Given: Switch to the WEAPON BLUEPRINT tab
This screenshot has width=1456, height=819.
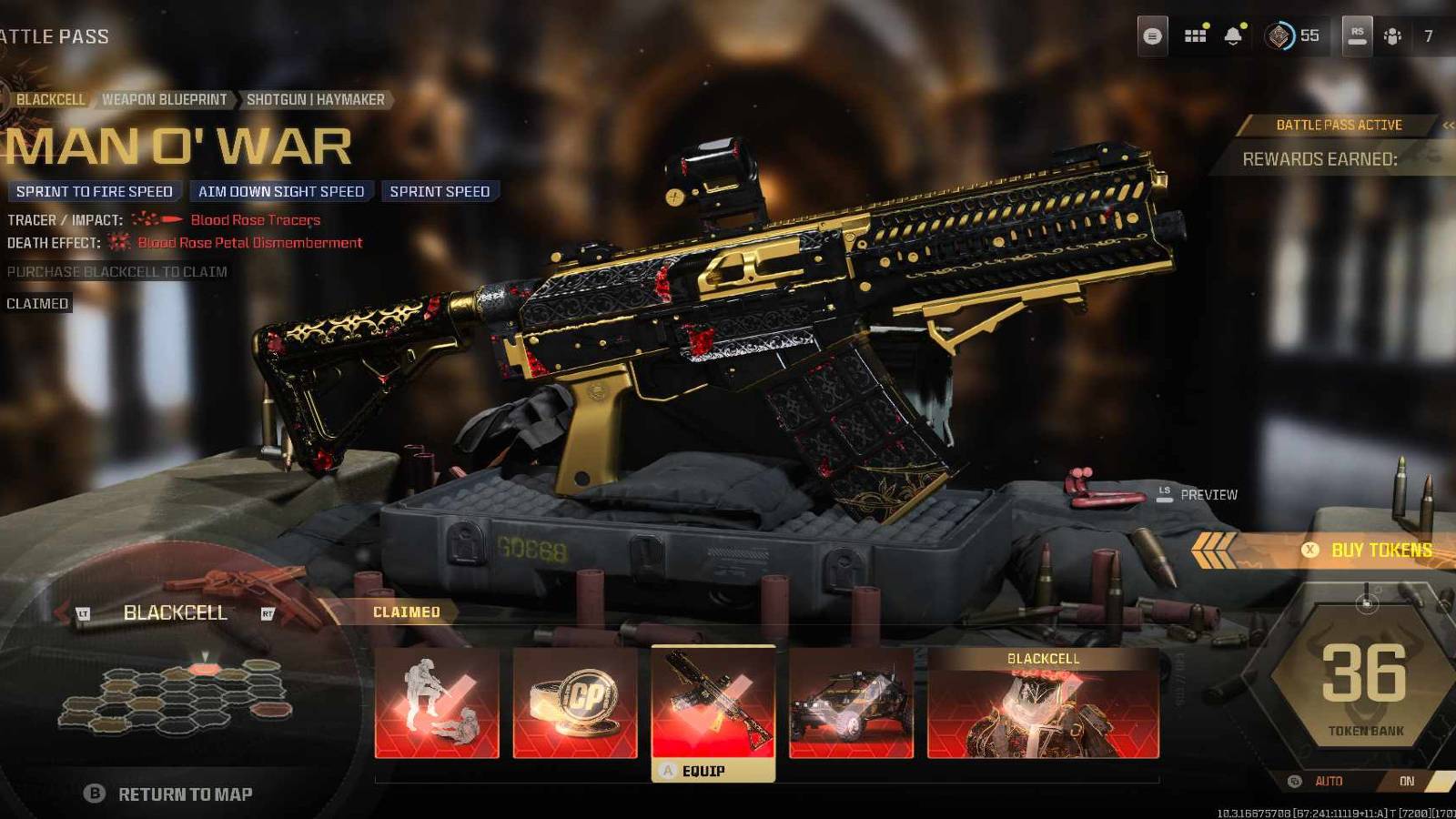Looking at the screenshot, I should [x=164, y=99].
